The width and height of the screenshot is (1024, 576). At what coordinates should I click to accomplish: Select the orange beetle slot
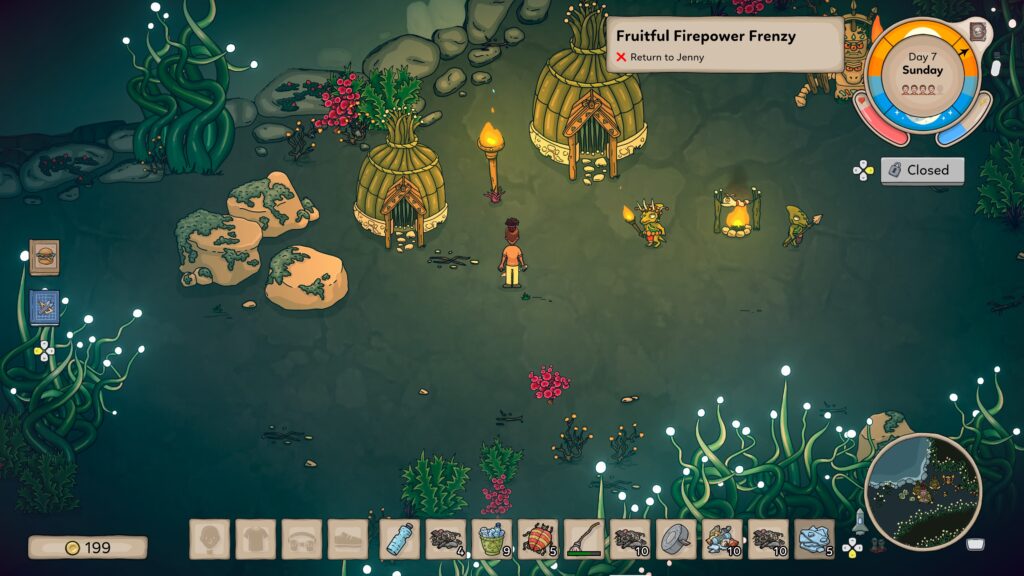click(538, 539)
